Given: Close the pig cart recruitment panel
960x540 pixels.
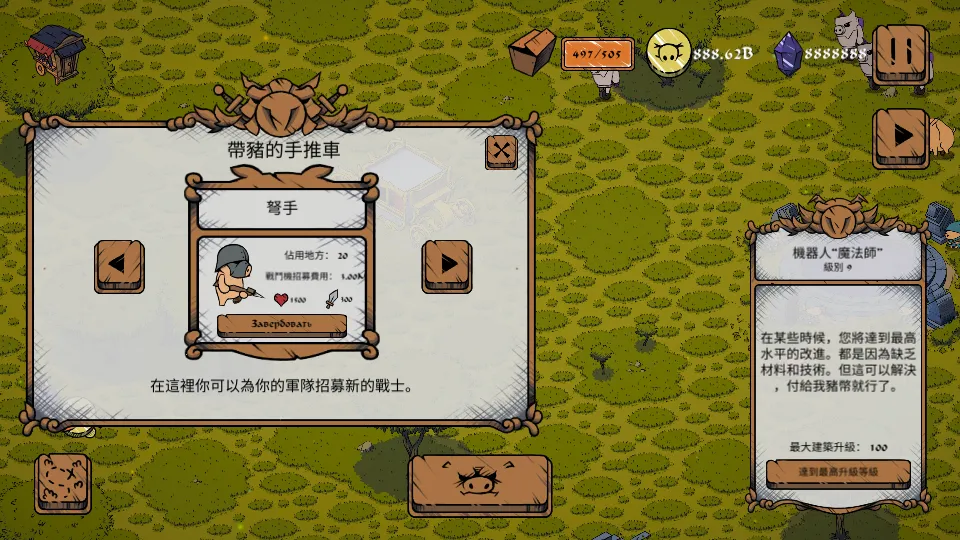Looking at the screenshot, I should [501, 152].
